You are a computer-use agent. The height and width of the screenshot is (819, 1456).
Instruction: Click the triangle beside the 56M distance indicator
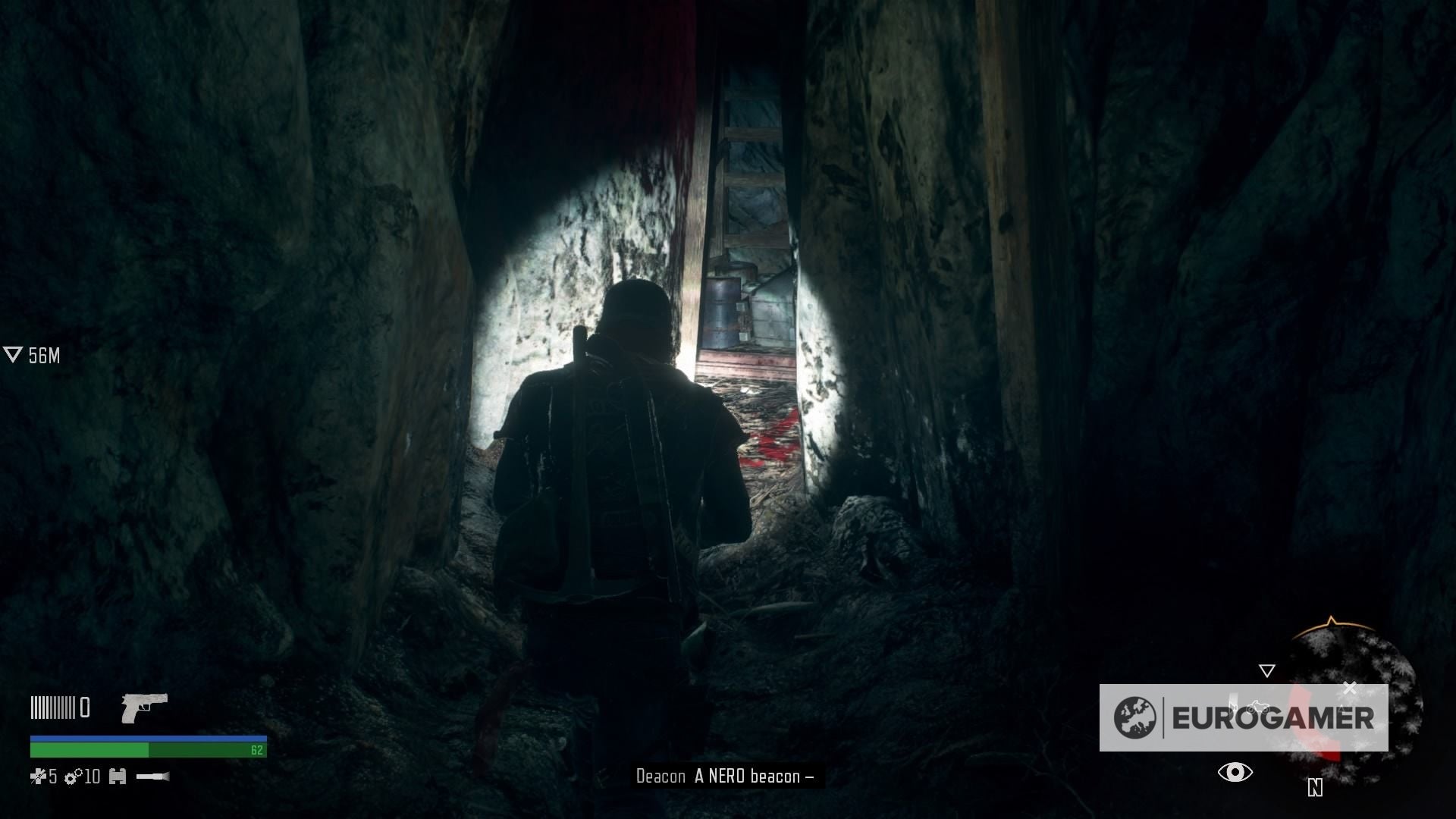[12, 353]
